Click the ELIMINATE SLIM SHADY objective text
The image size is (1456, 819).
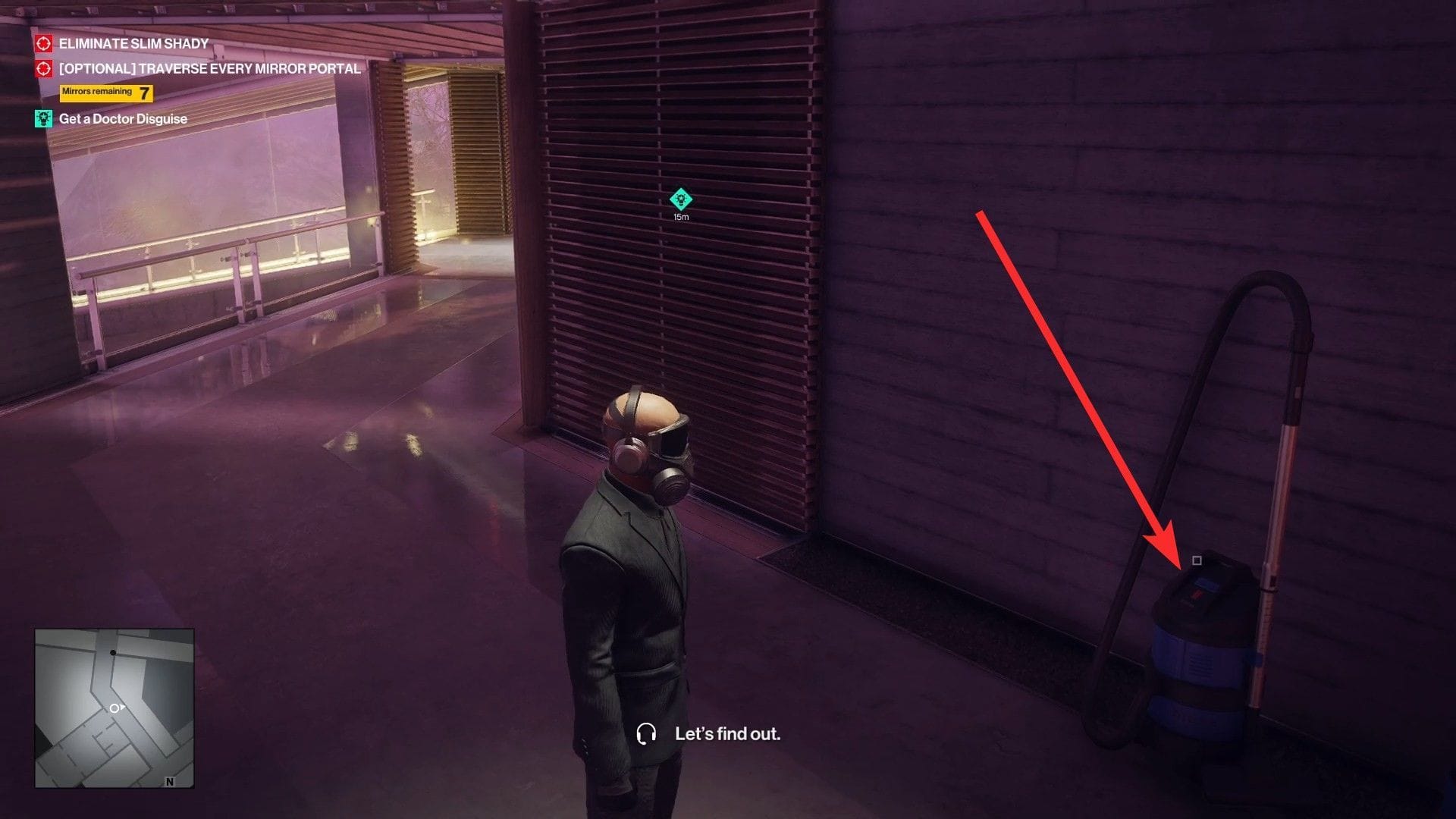pos(133,44)
